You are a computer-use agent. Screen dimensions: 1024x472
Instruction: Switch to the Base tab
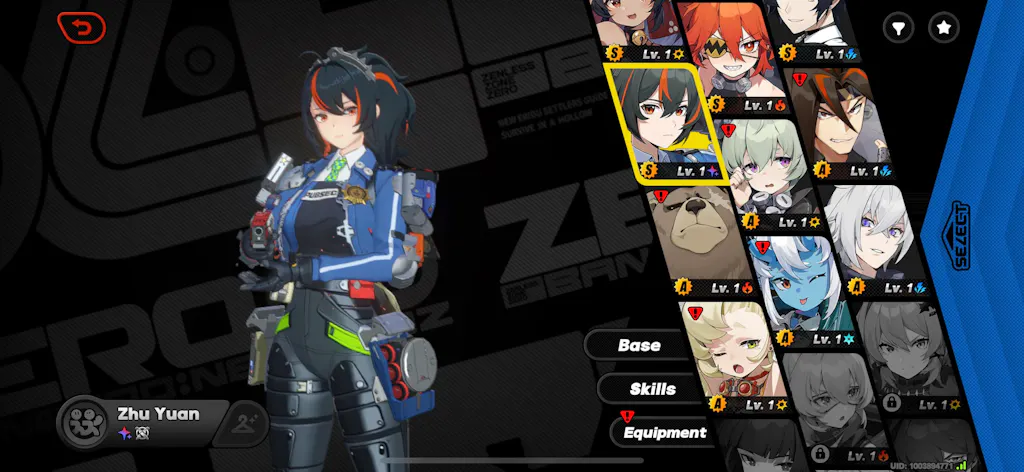click(640, 345)
